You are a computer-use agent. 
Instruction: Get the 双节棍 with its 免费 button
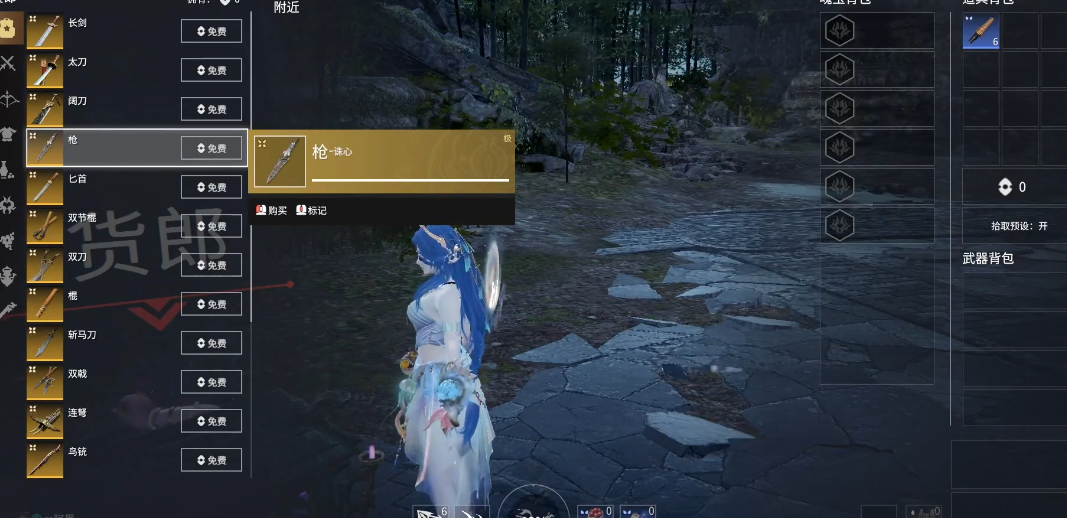point(211,226)
